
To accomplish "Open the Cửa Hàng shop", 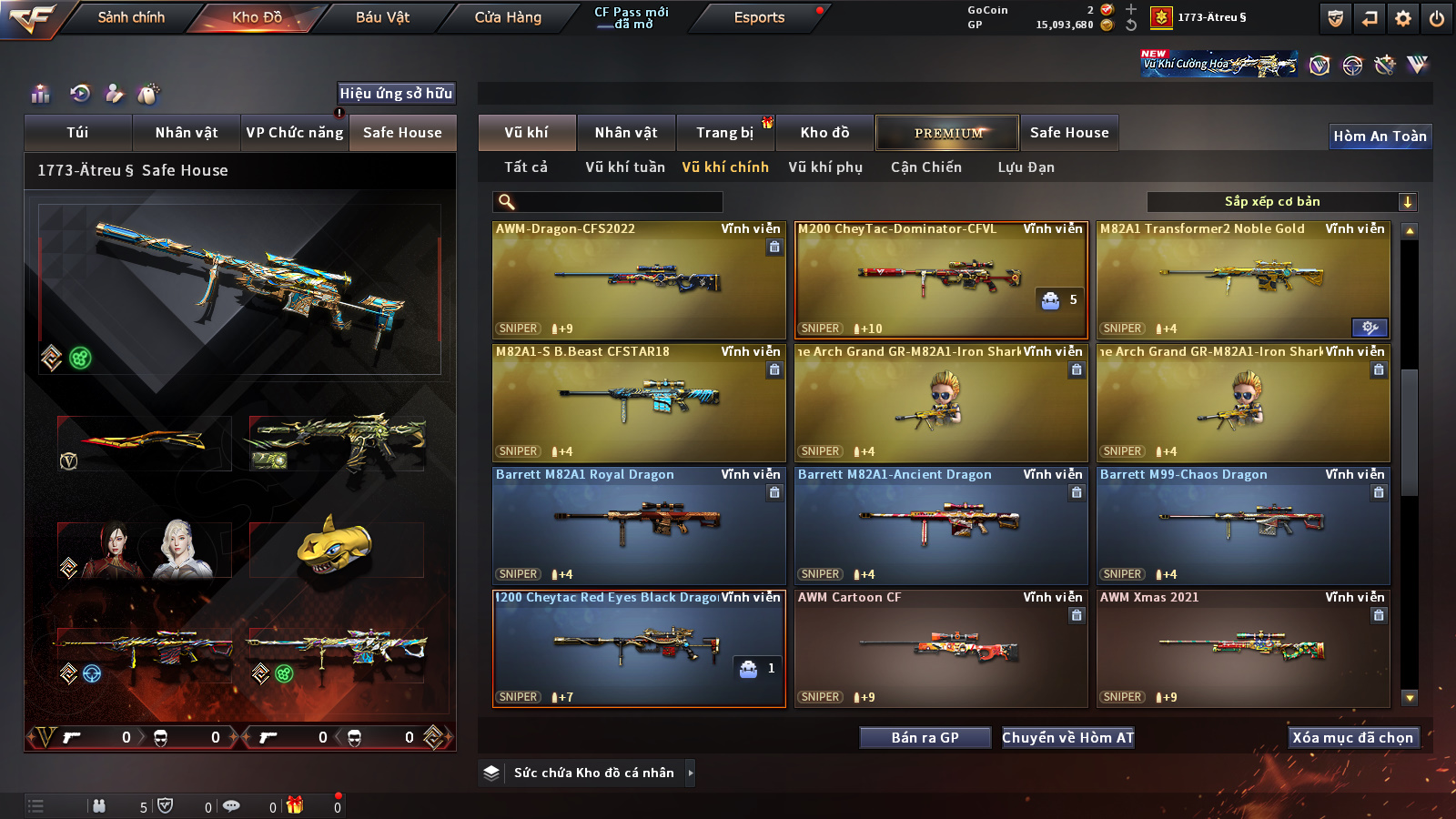I will pyautogui.click(x=508, y=17).
